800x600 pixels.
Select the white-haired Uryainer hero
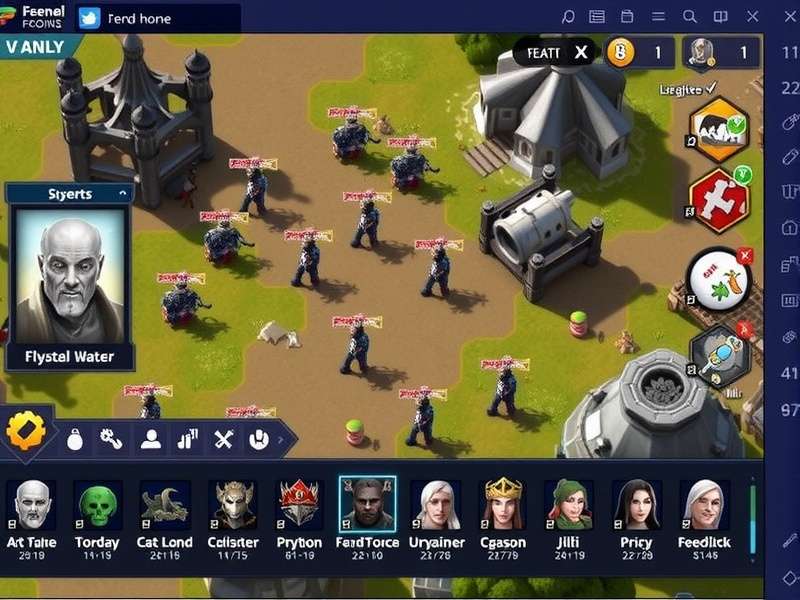pyautogui.click(x=436, y=504)
